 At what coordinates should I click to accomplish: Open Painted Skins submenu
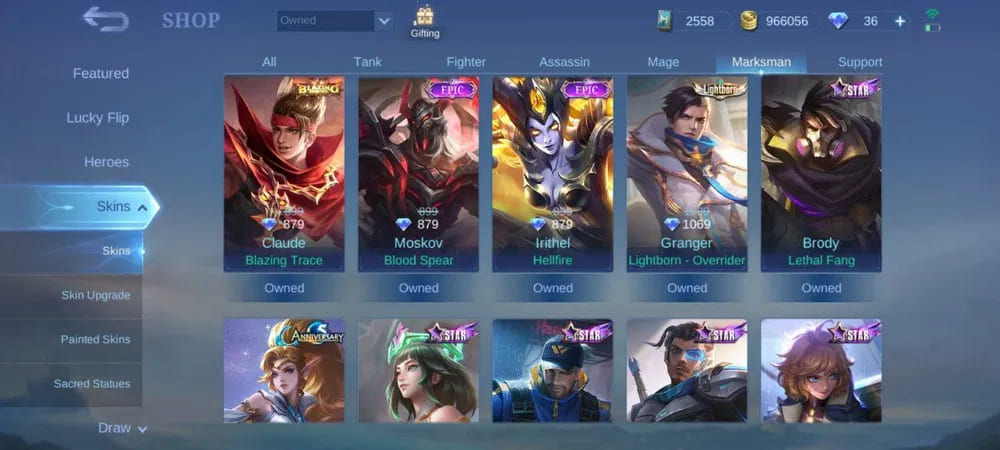[x=95, y=339]
